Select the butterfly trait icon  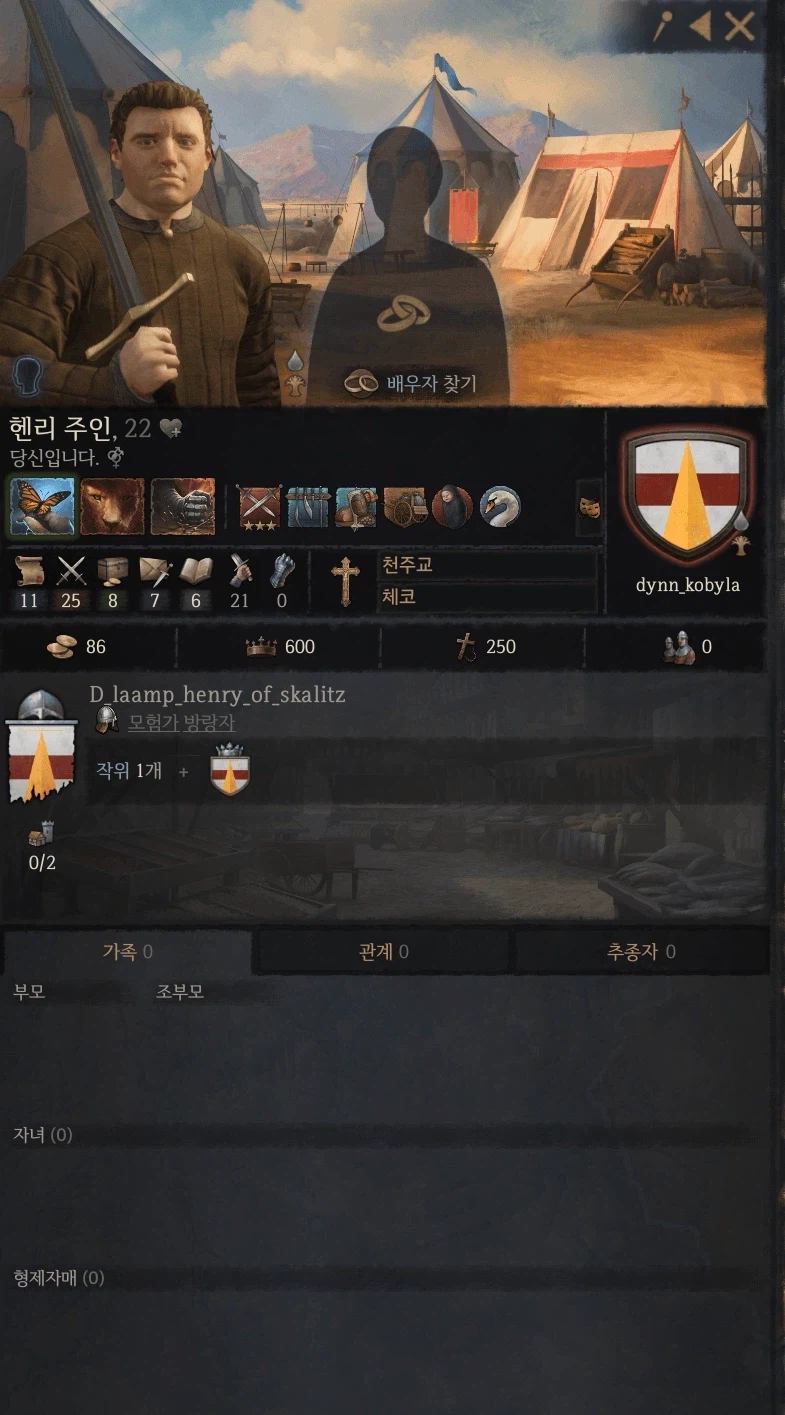[41, 506]
